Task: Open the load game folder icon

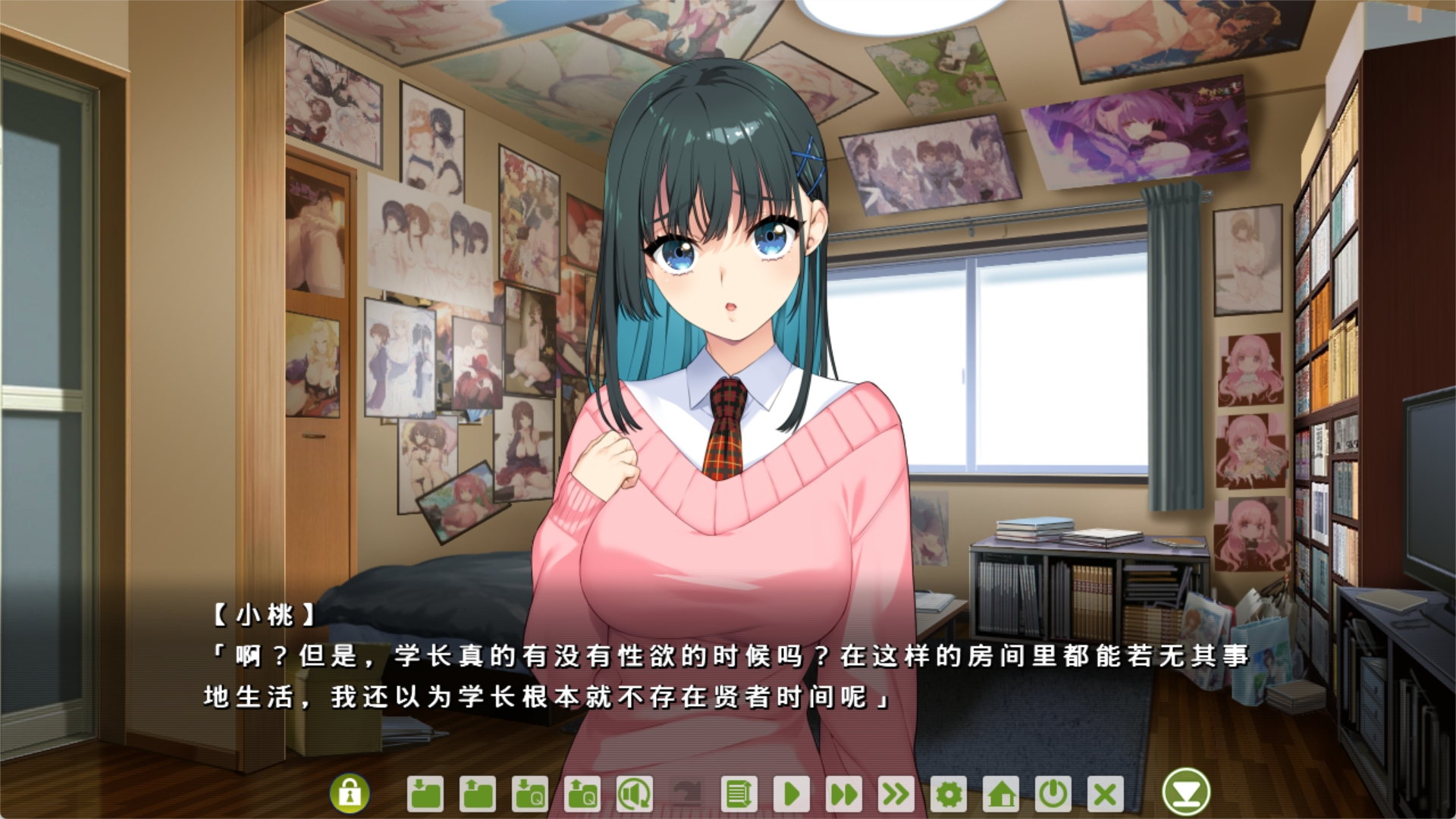Action: tap(477, 794)
